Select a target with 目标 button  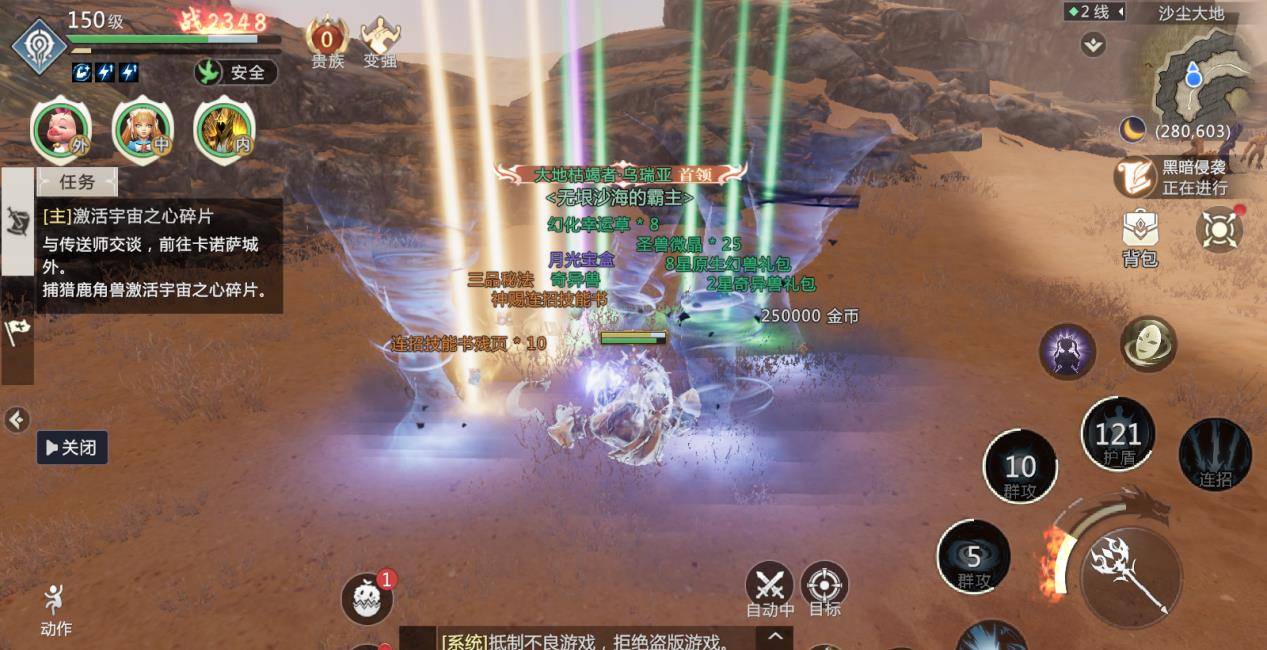tap(825, 587)
